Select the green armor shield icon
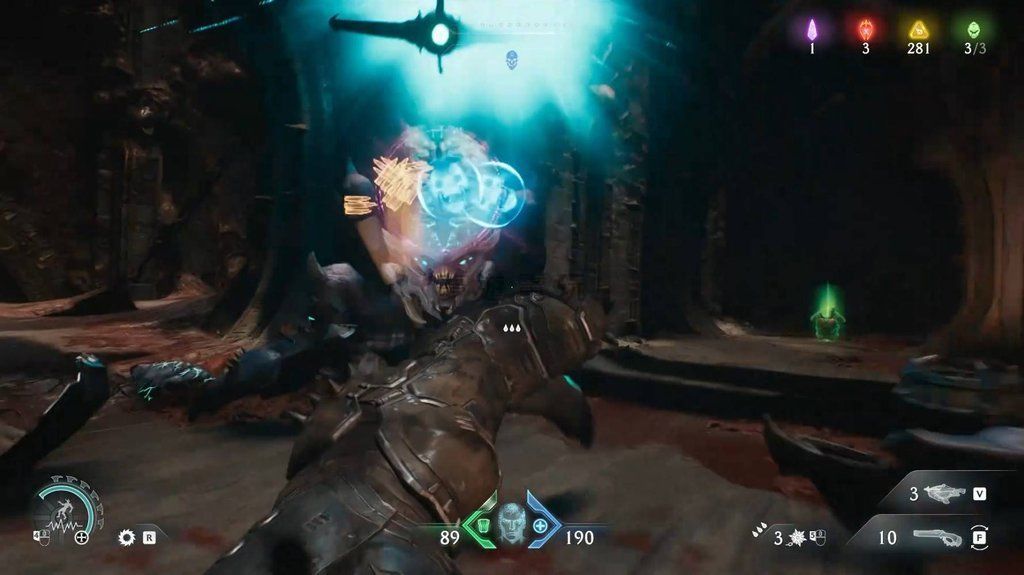This screenshot has width=1024, height=575. [x=480, y=525]
